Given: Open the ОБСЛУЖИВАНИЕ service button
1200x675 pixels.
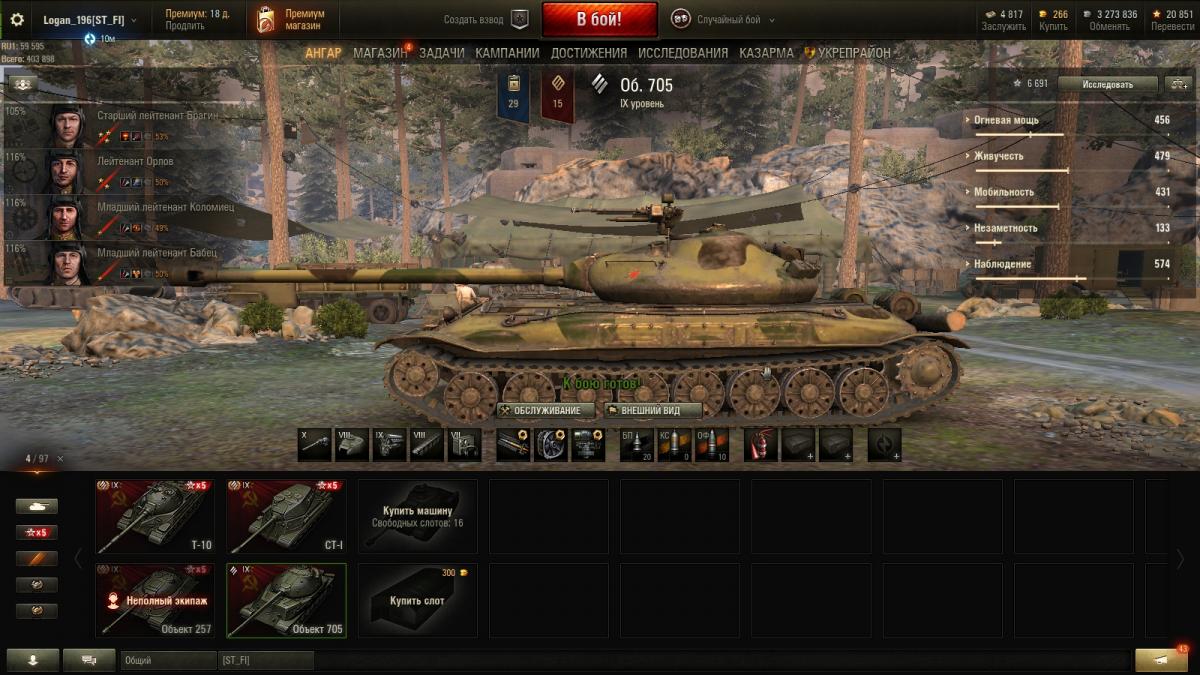Looking at the screenshot, I should coord(546,410).
